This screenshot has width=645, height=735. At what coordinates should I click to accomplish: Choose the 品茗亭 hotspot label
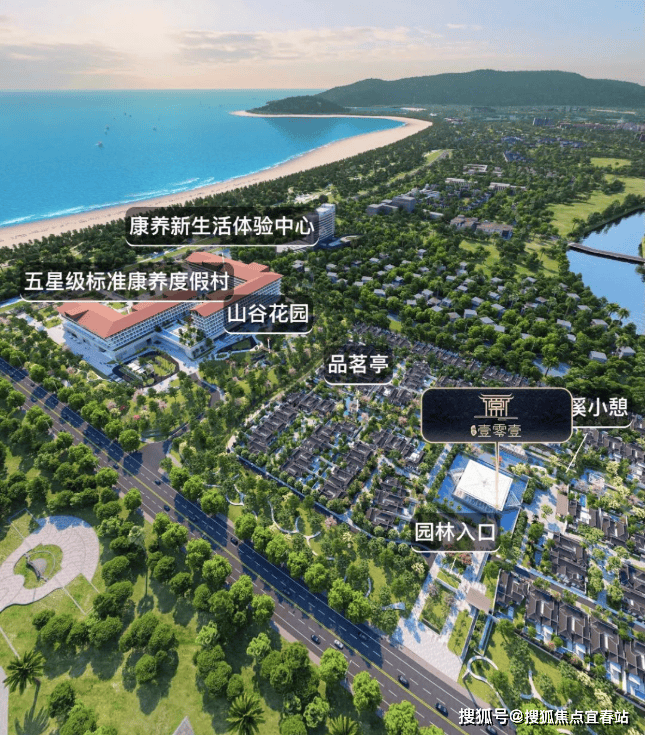358,365
